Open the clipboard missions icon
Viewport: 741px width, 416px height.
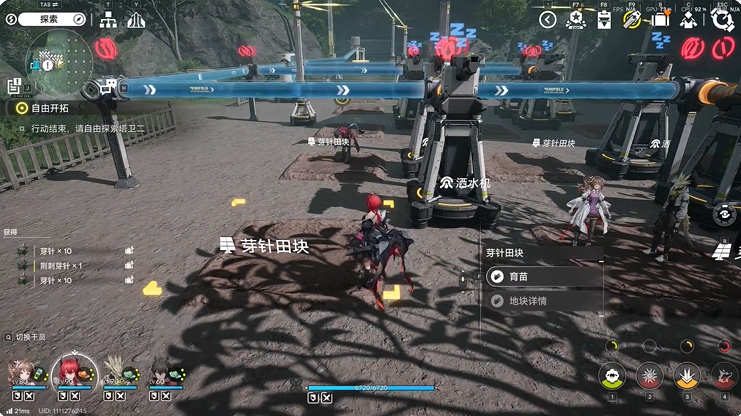(603, 19)
